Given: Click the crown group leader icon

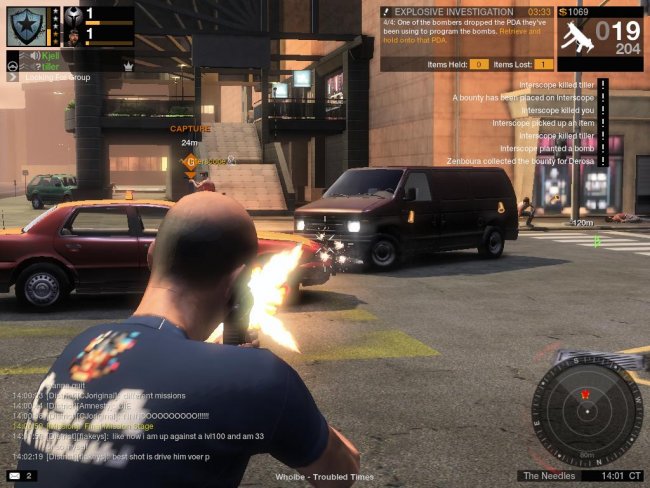Looking at the screenshot, I should (129, 64).
